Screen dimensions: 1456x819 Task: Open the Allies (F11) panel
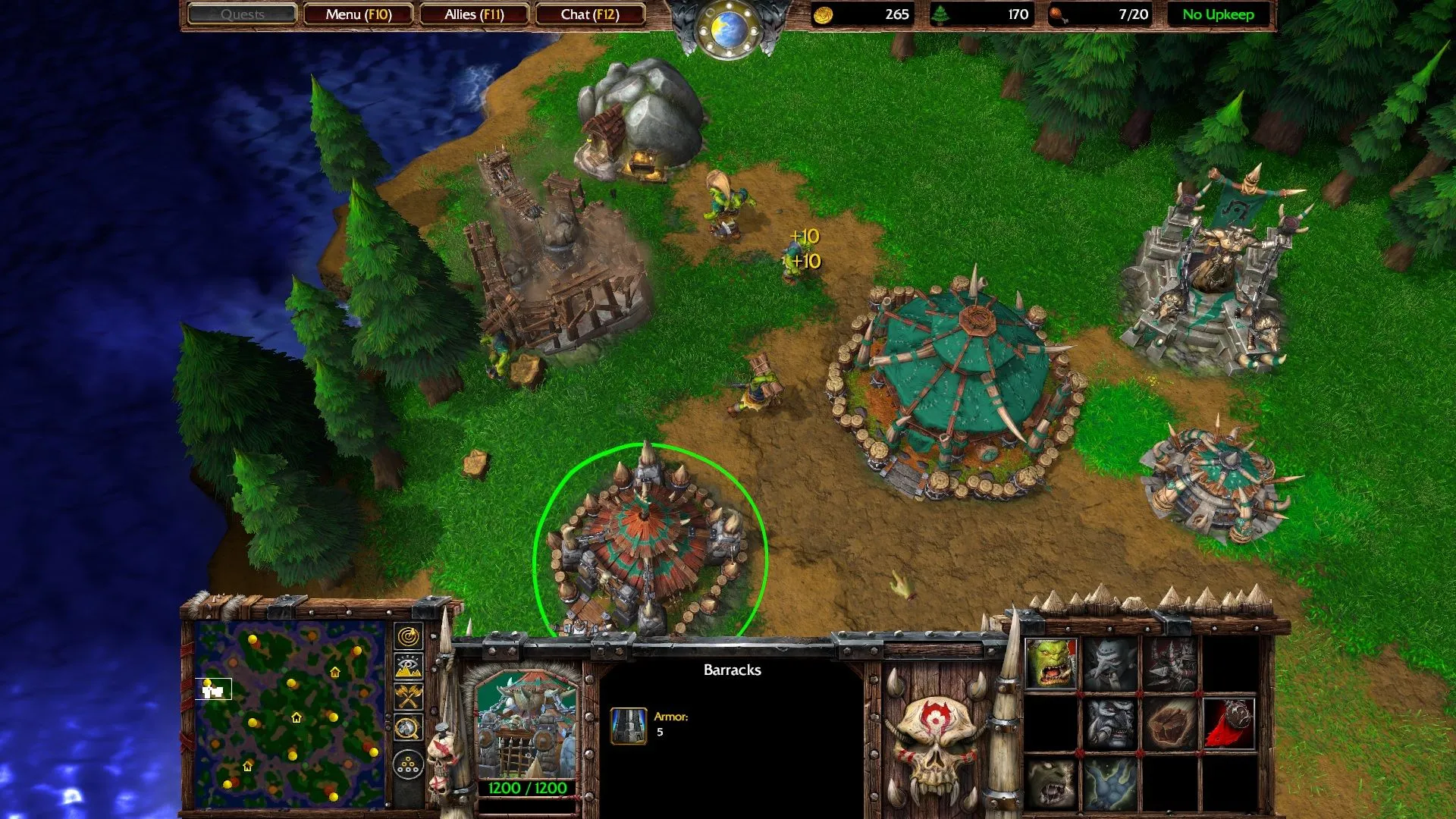[x=474, y=14]
